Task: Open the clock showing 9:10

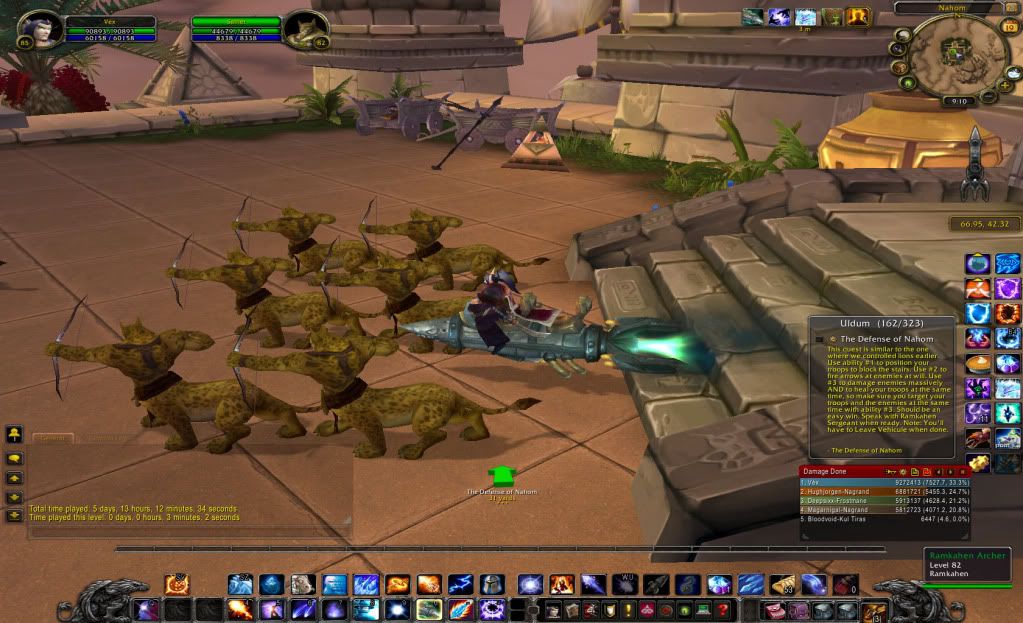Action: pos(957,101)
